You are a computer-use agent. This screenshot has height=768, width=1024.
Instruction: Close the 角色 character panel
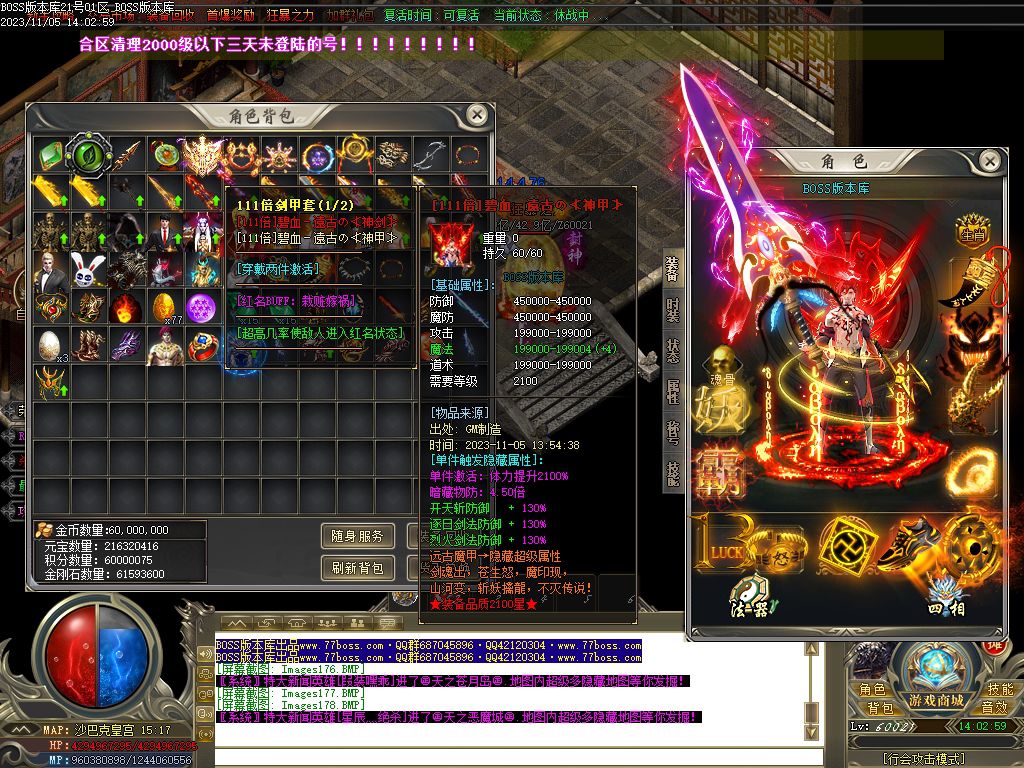(x=989, y=161)
